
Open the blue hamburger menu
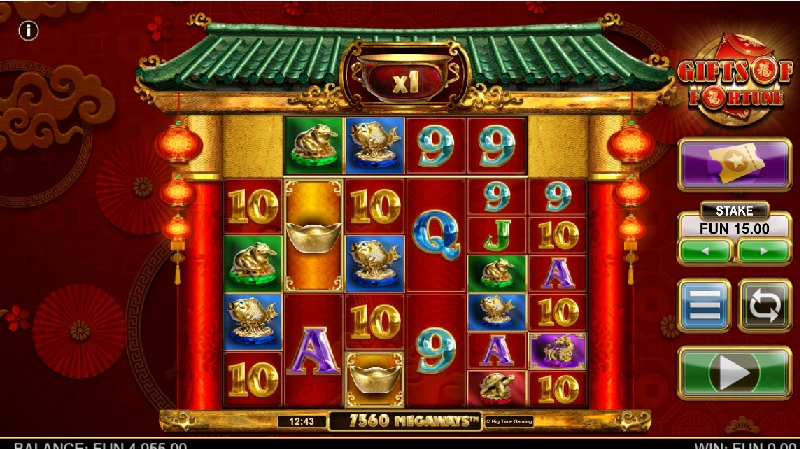(x=705, y=305)
